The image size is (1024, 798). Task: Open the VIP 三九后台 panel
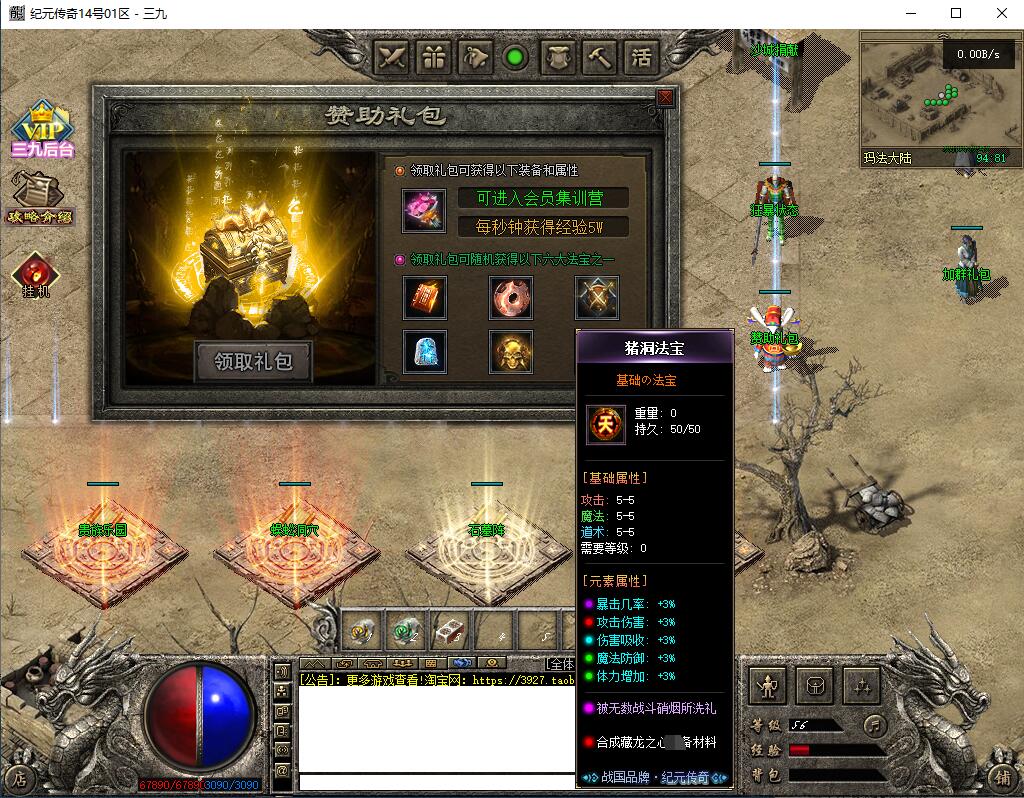[x=43, y=130]
